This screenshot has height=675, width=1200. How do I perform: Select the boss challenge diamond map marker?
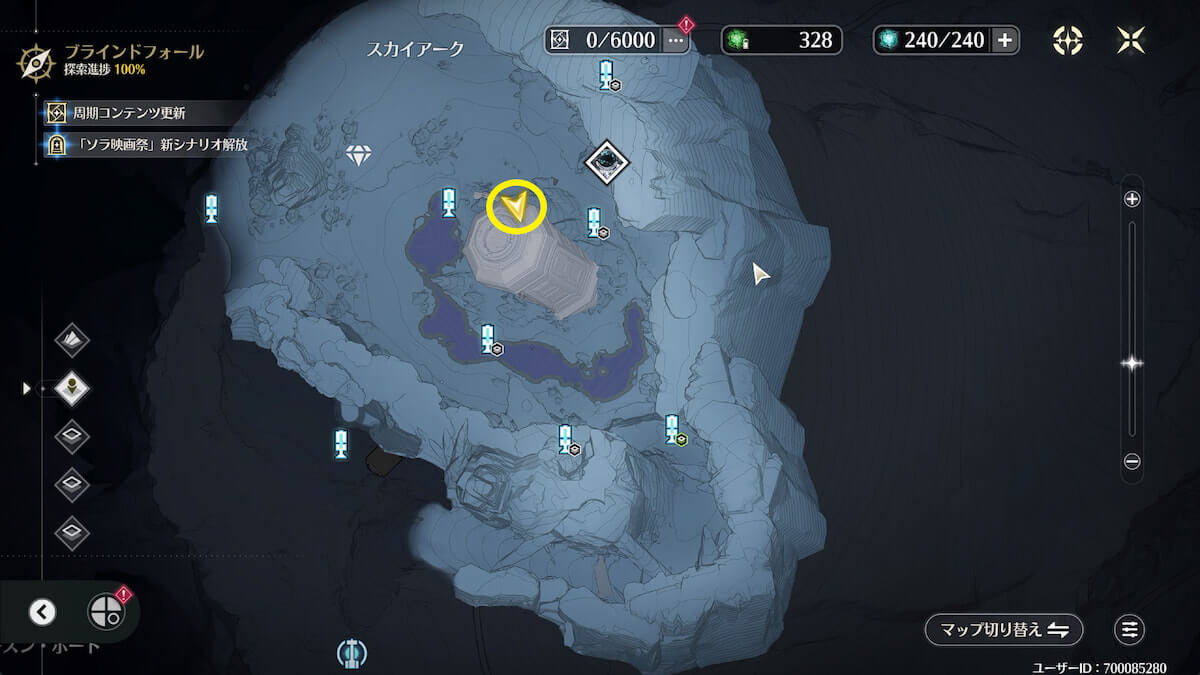606,162
